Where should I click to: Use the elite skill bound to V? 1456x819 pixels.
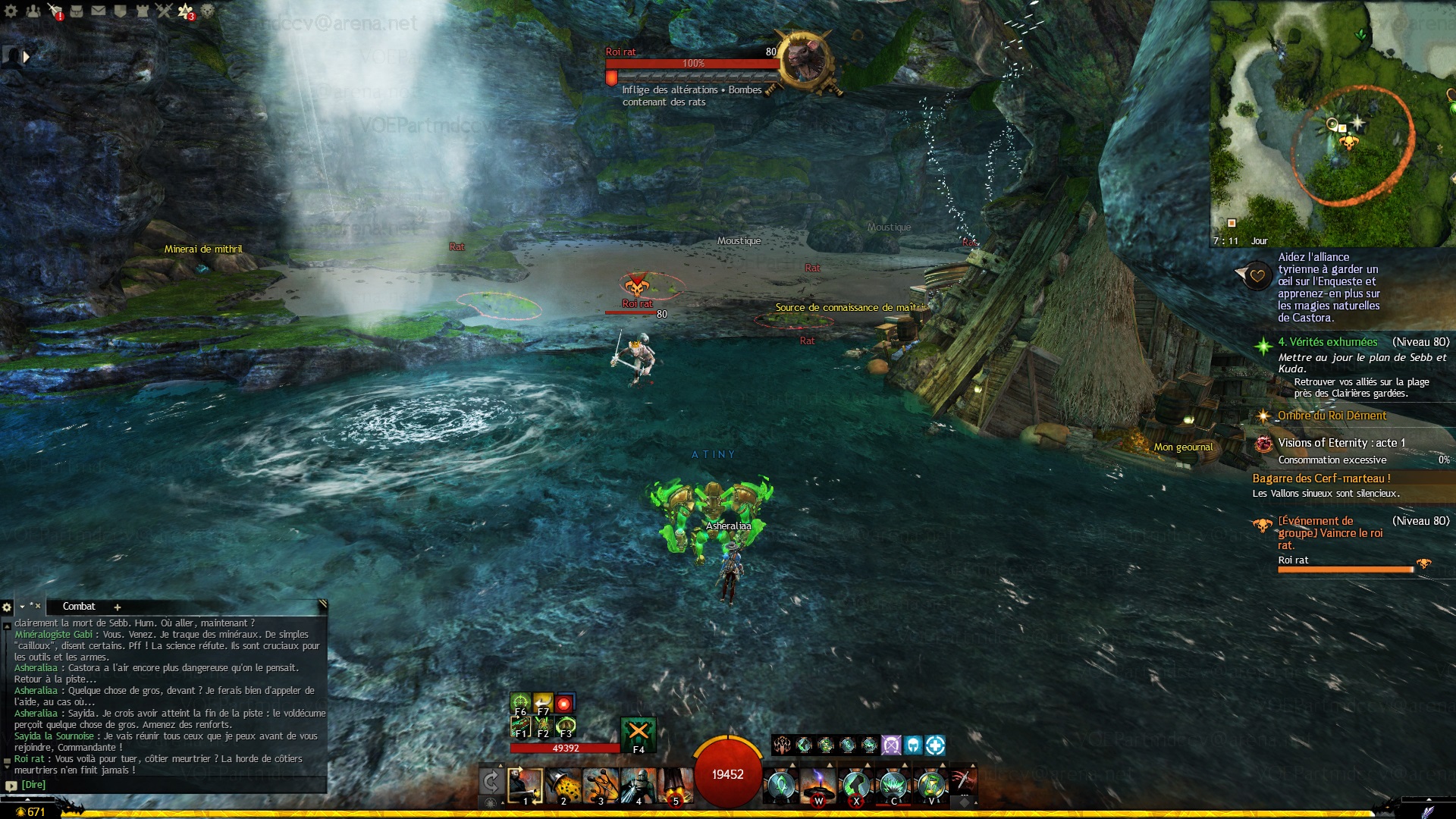(930, 786)
